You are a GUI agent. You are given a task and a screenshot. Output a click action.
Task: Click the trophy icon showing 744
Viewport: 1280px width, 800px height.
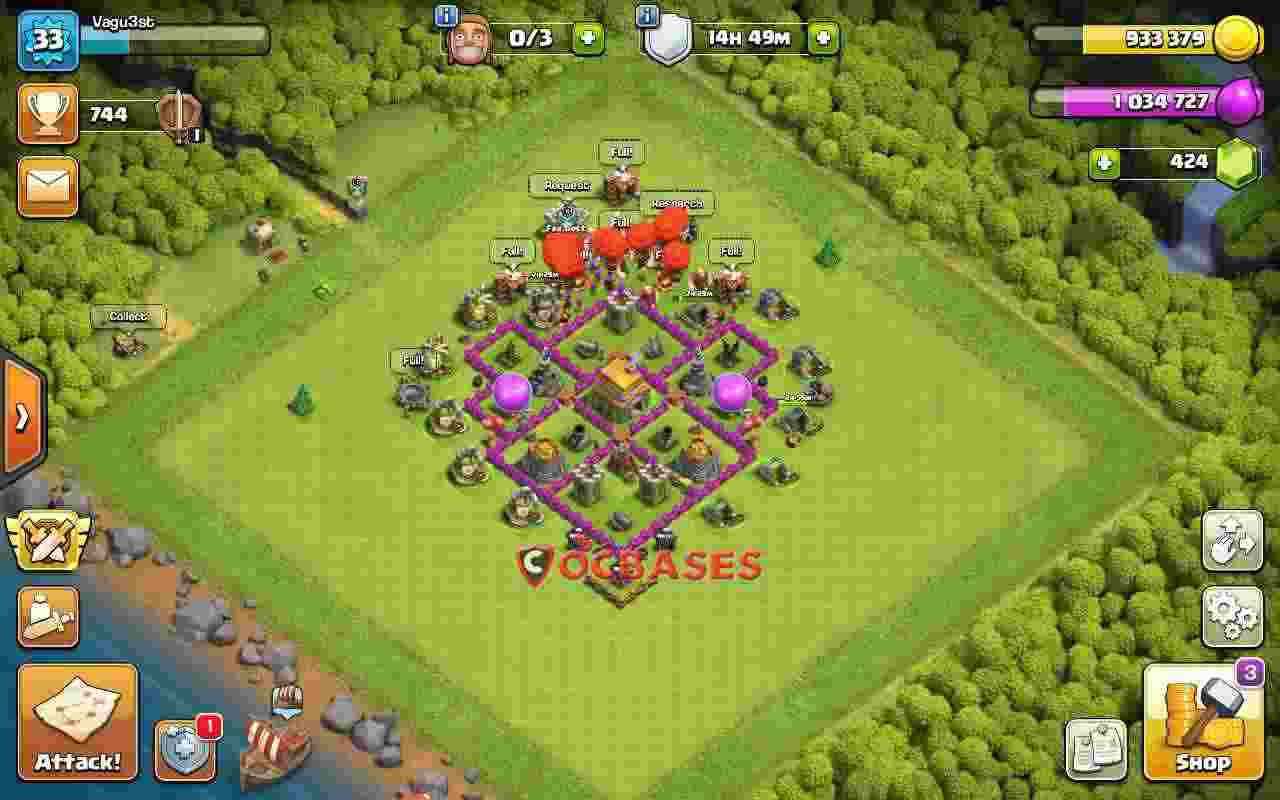click(x=47, y=113)
